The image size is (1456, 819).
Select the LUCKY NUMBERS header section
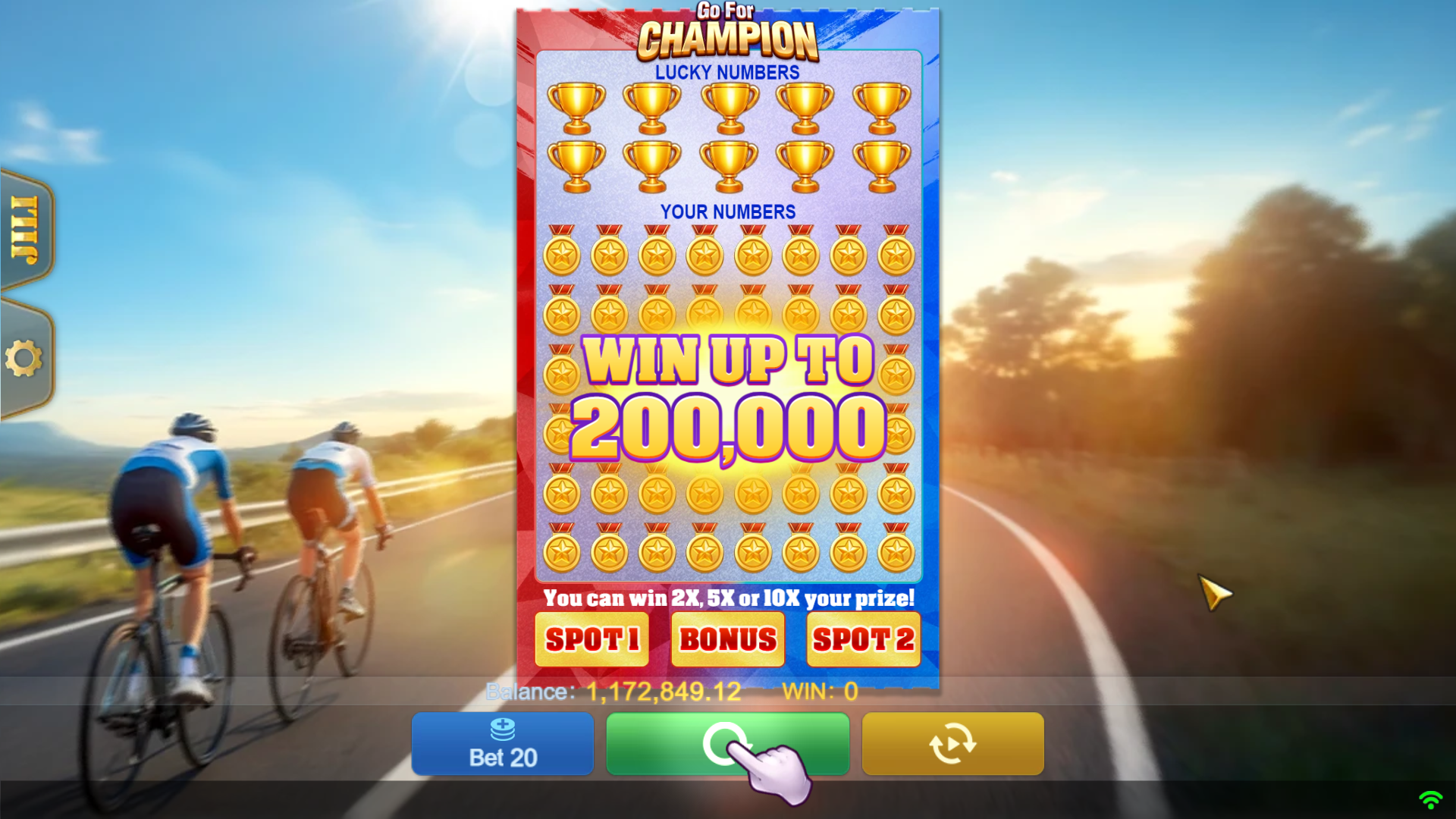tap(727, 72)
